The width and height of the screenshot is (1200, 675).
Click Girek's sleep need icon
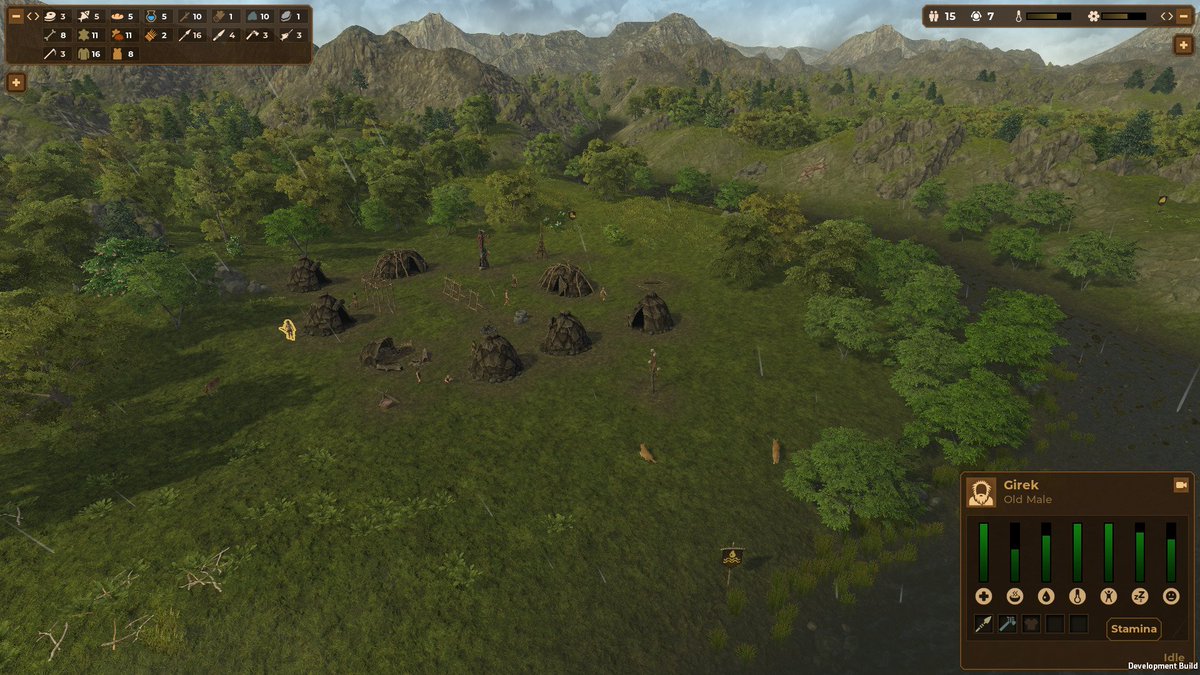(x=1139, y=596)
